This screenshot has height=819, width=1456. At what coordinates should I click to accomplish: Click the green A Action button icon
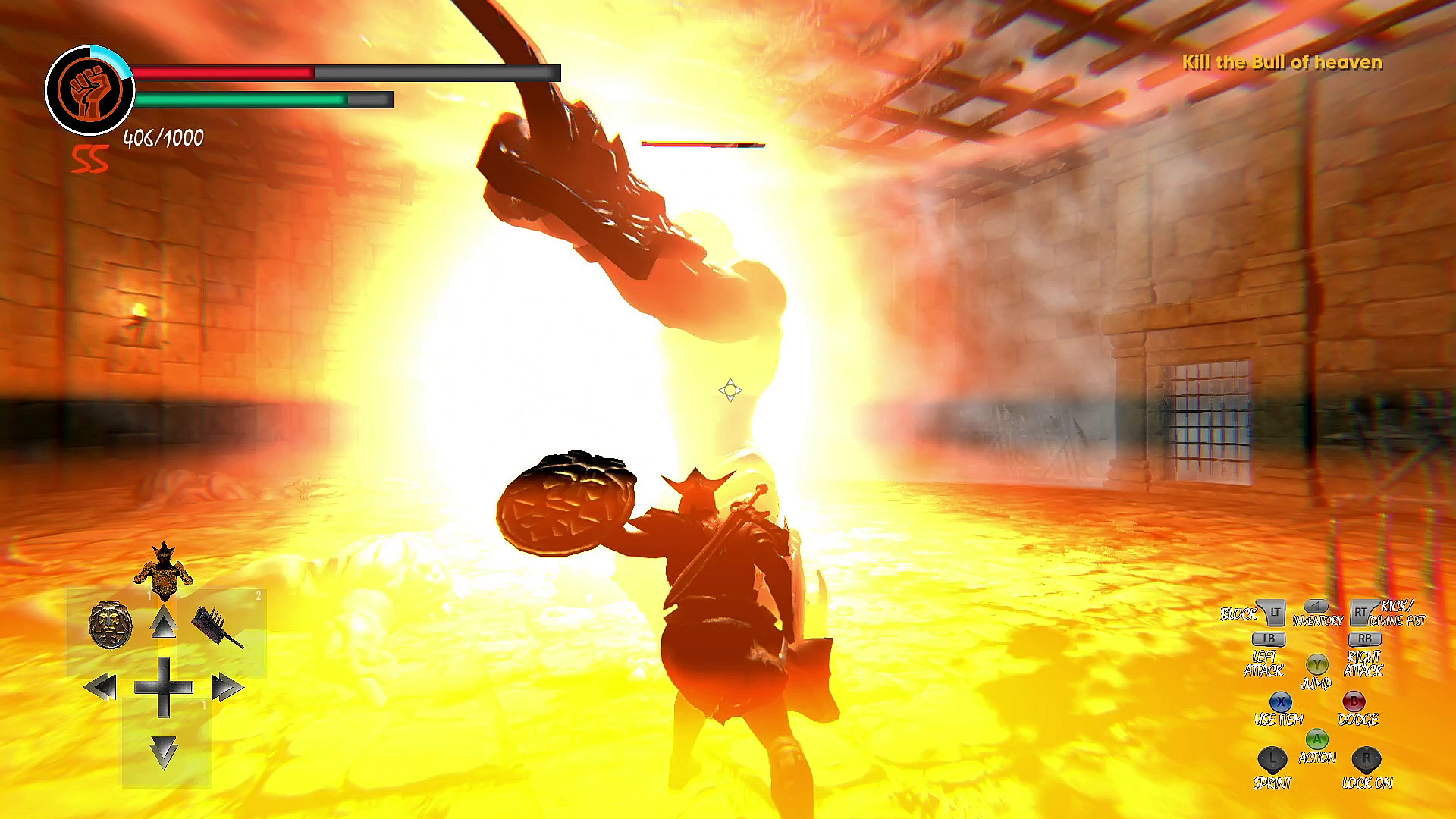pos(1316,739)
